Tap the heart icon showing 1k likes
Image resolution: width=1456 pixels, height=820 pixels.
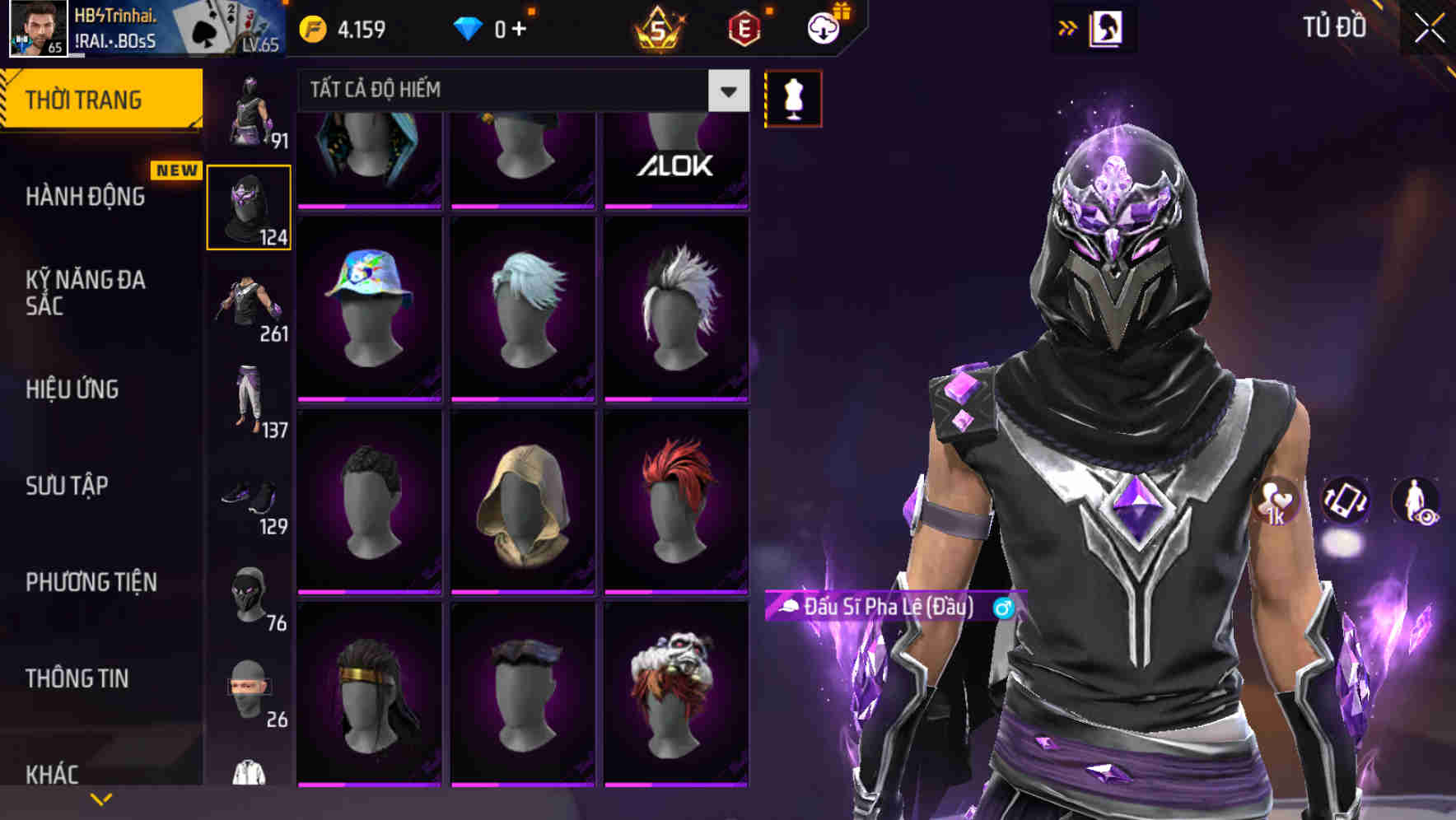(1276, 504)
